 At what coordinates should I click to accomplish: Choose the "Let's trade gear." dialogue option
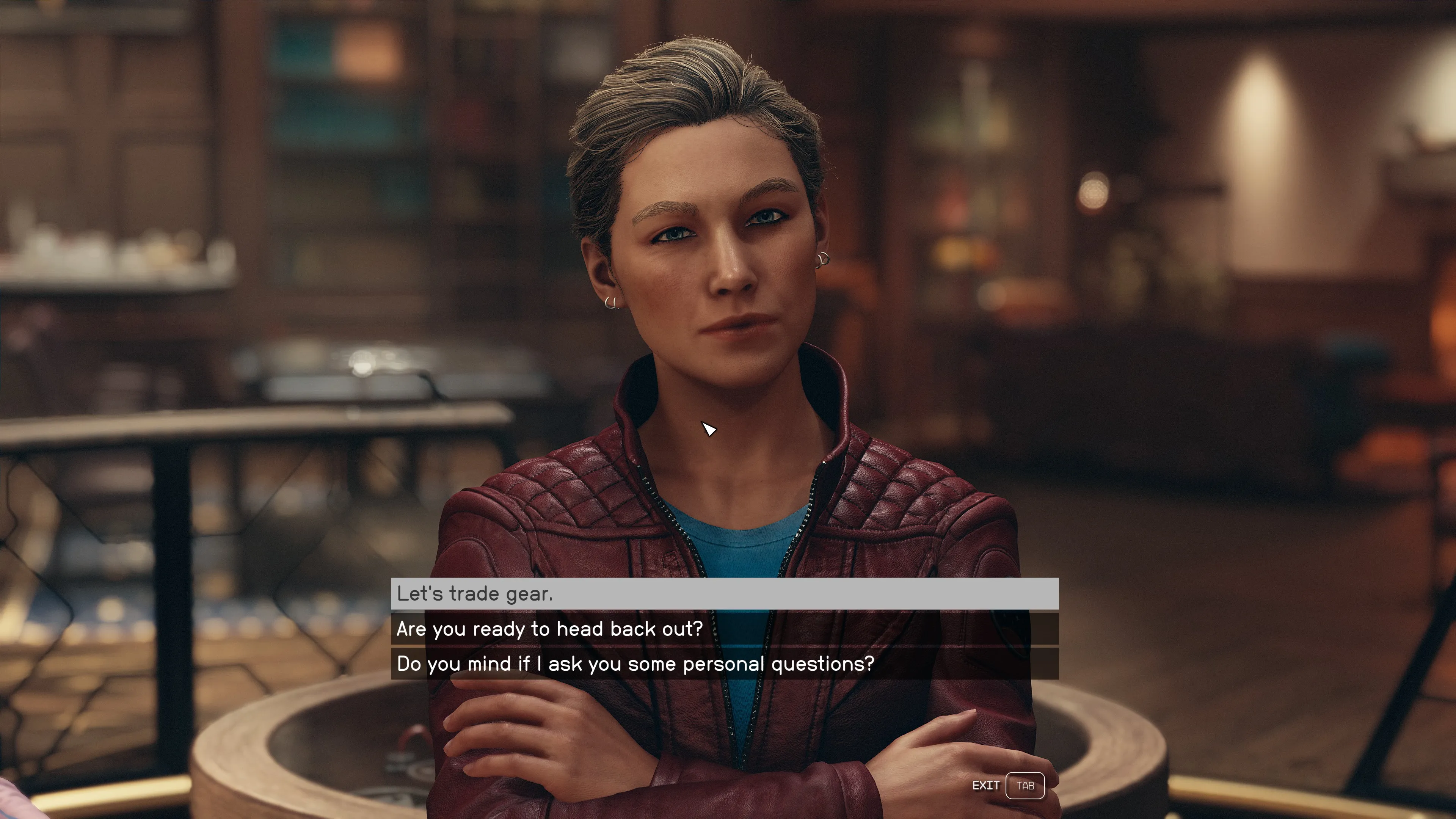coord(724,593)
